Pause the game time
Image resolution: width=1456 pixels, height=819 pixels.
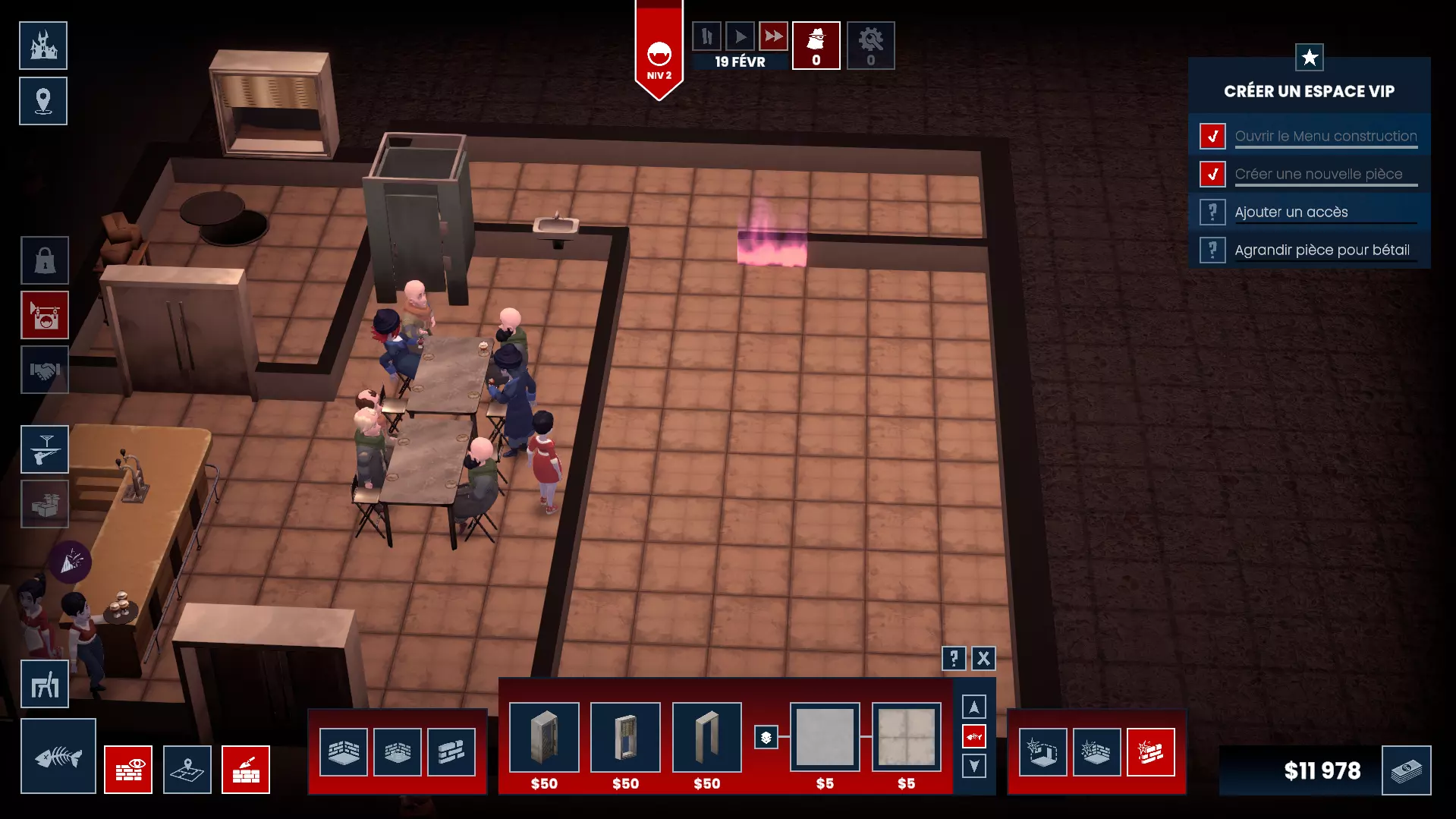pos(706,36)
